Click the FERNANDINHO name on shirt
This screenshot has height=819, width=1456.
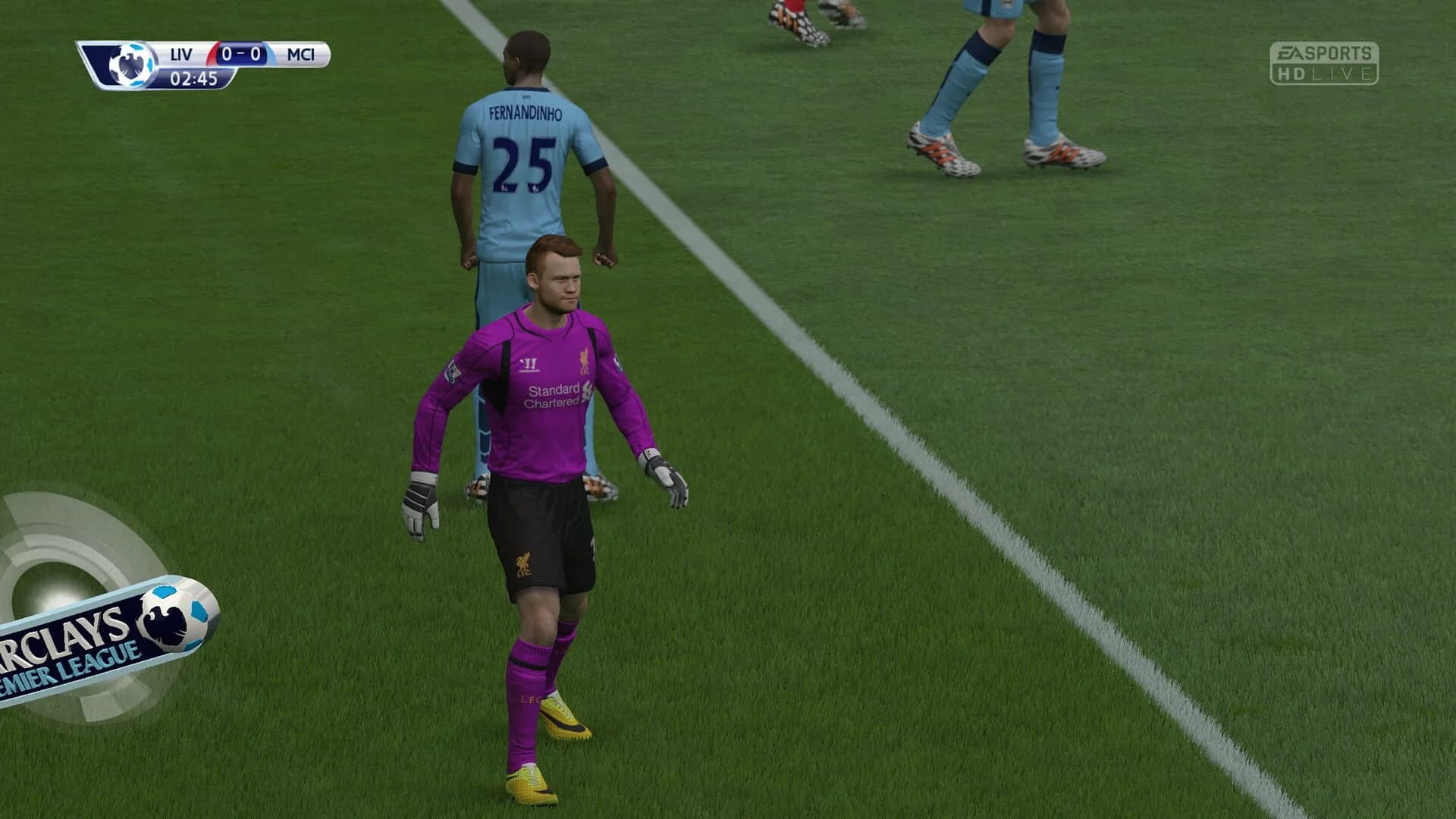click(x=524, y=112)
